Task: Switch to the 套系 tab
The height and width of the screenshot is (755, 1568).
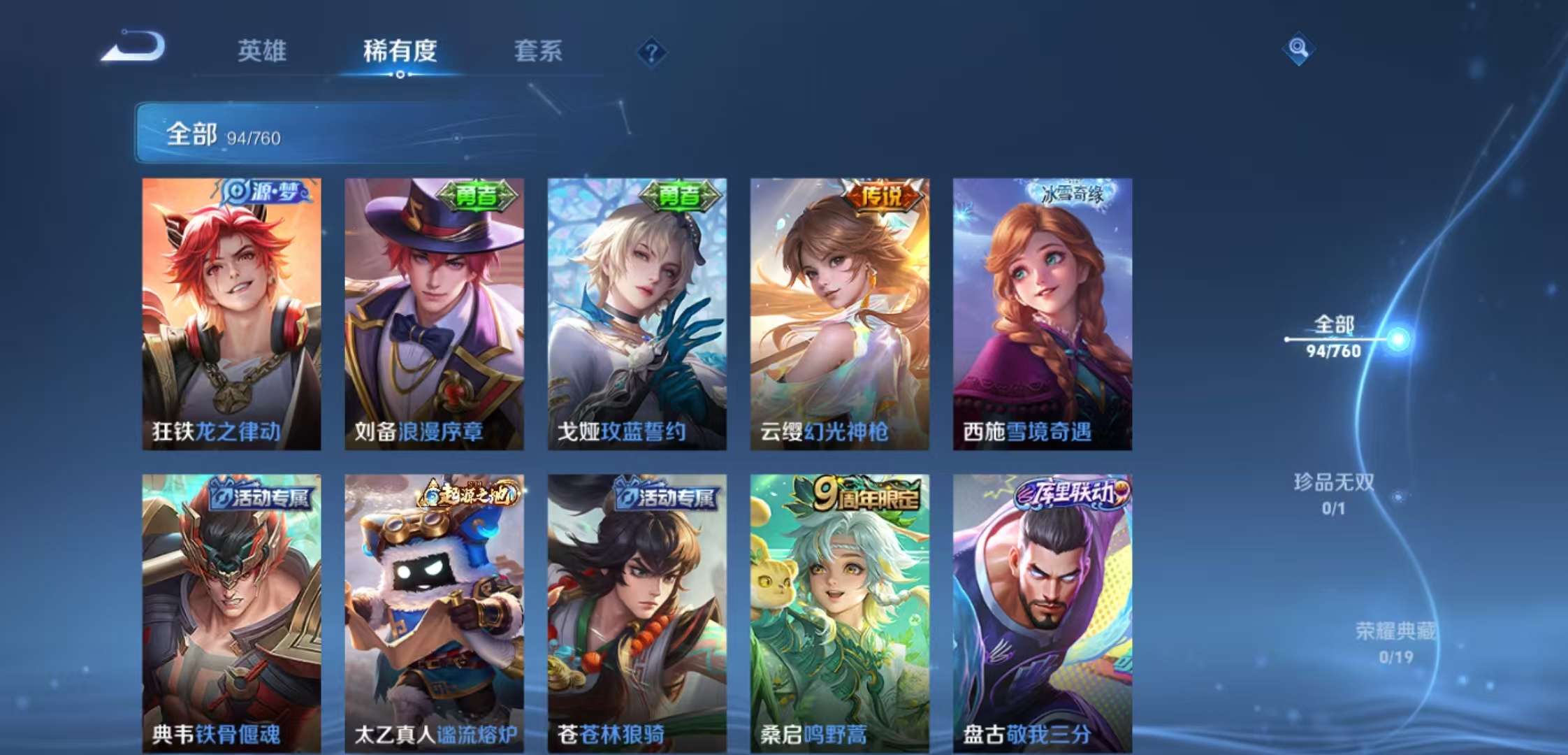Action: point(538,52)
